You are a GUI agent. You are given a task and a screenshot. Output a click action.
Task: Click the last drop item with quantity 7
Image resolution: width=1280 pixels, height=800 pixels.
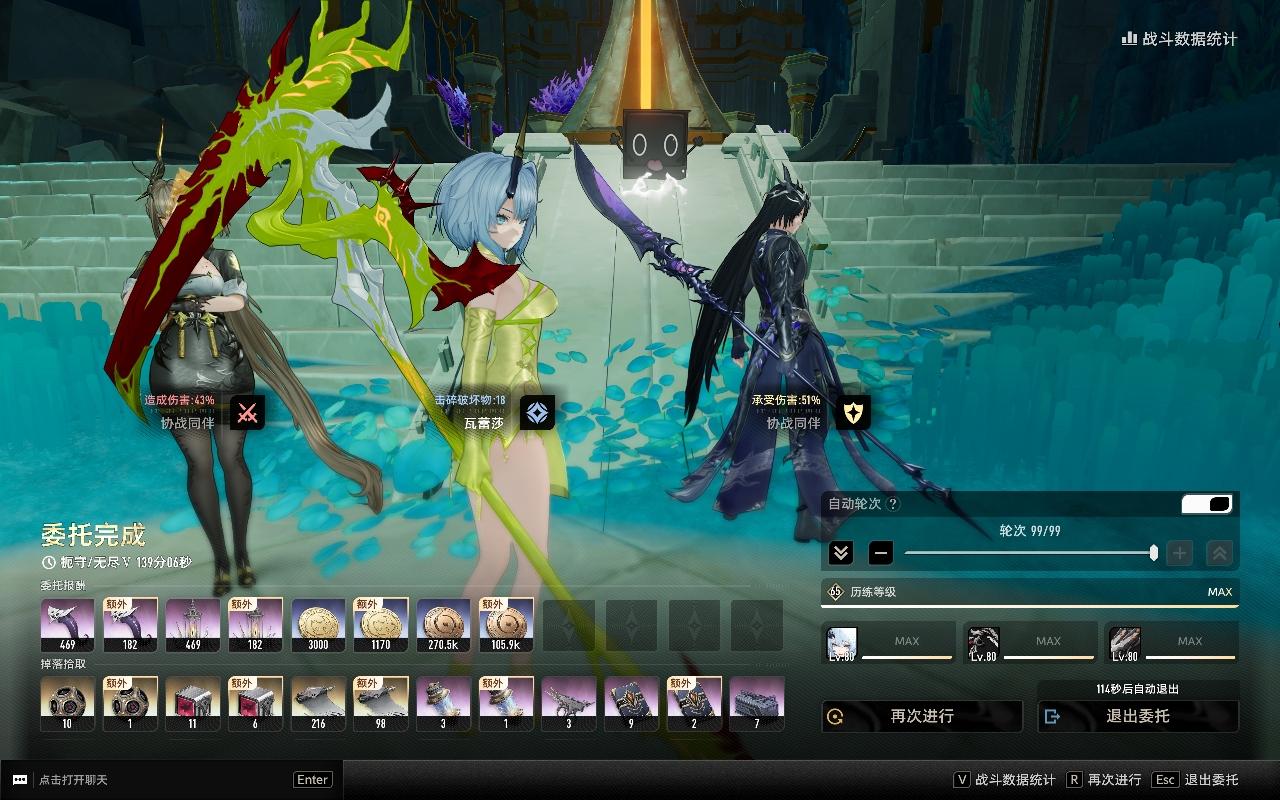[757, 704]
